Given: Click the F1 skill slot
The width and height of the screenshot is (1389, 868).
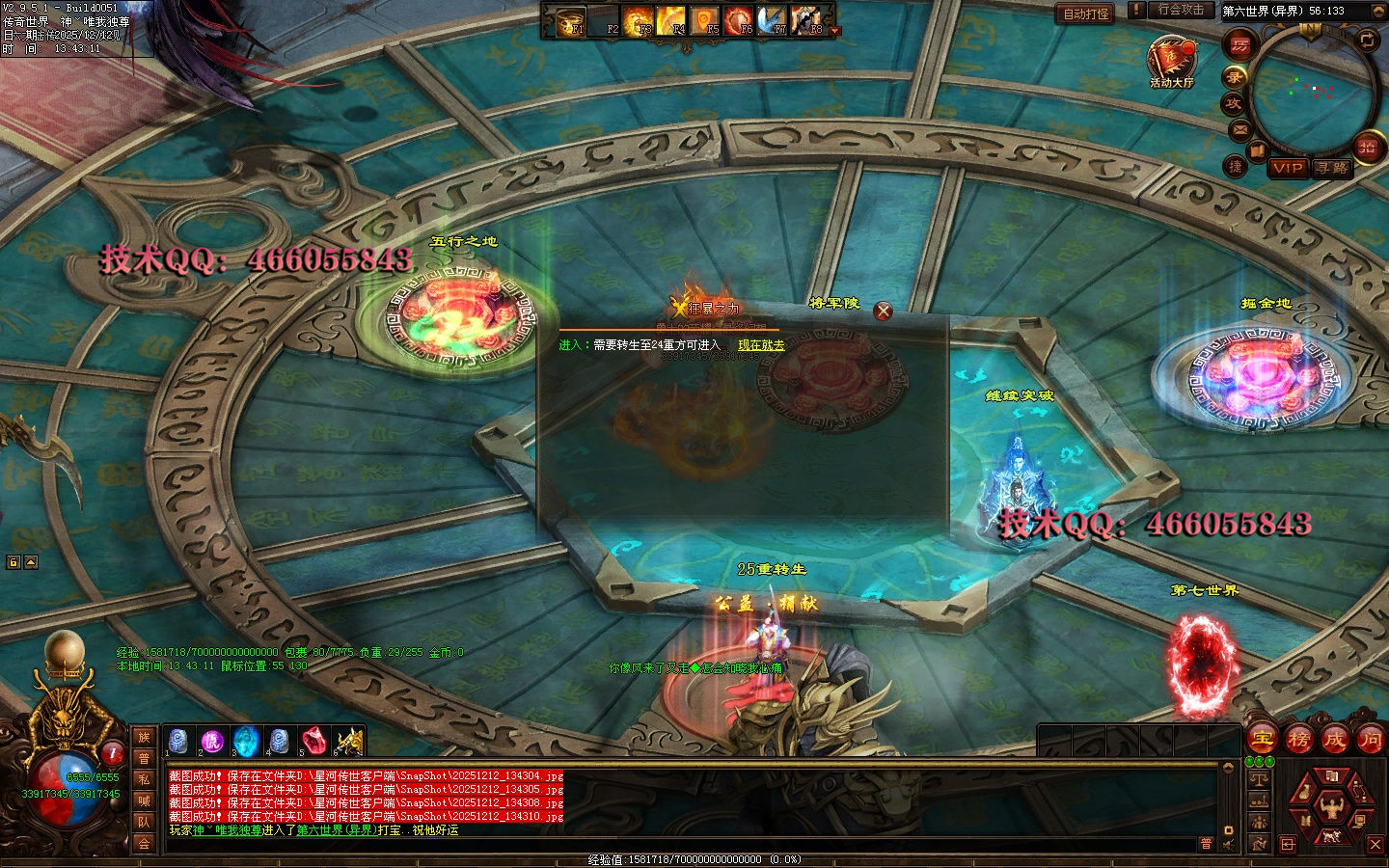Looking at the screenshot, I should point(572,20).
